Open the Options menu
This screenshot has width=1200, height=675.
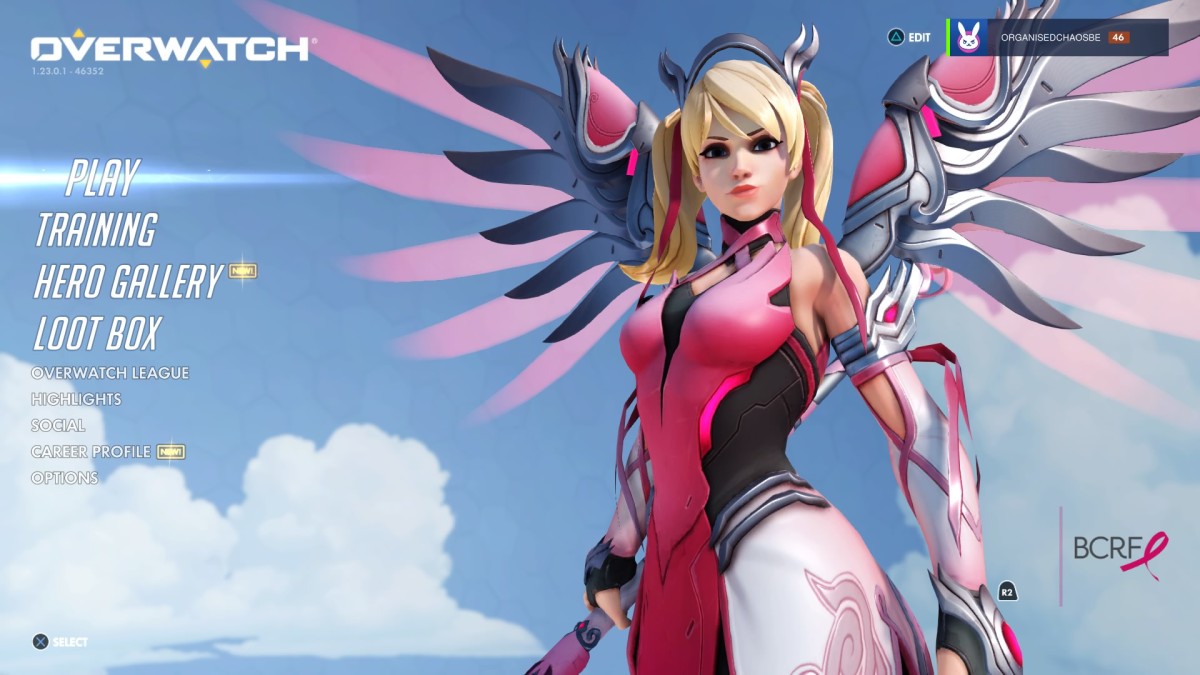click(65, 478)
